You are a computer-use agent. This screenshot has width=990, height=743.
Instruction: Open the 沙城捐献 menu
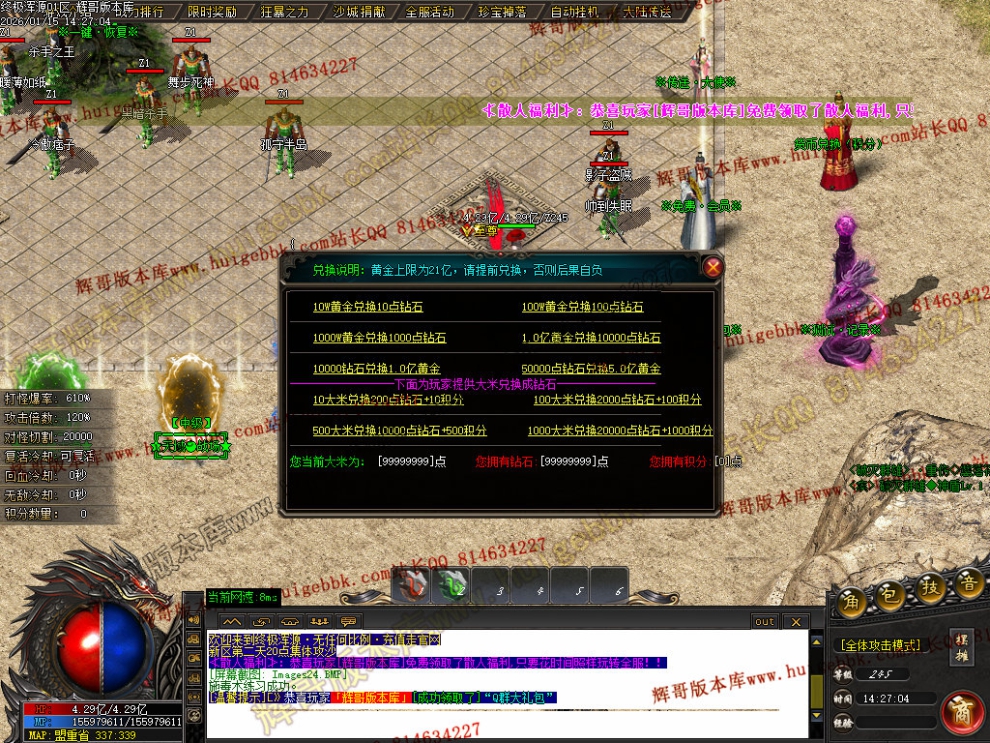click(358, 12)
